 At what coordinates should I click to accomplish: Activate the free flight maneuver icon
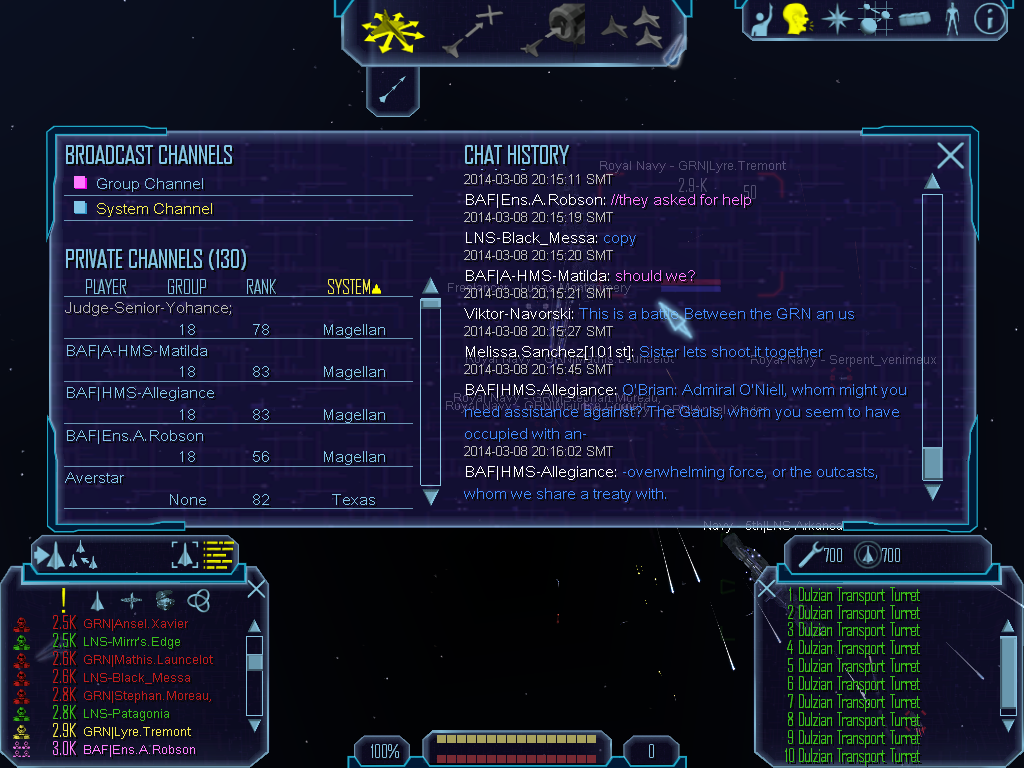coord(393,29)
